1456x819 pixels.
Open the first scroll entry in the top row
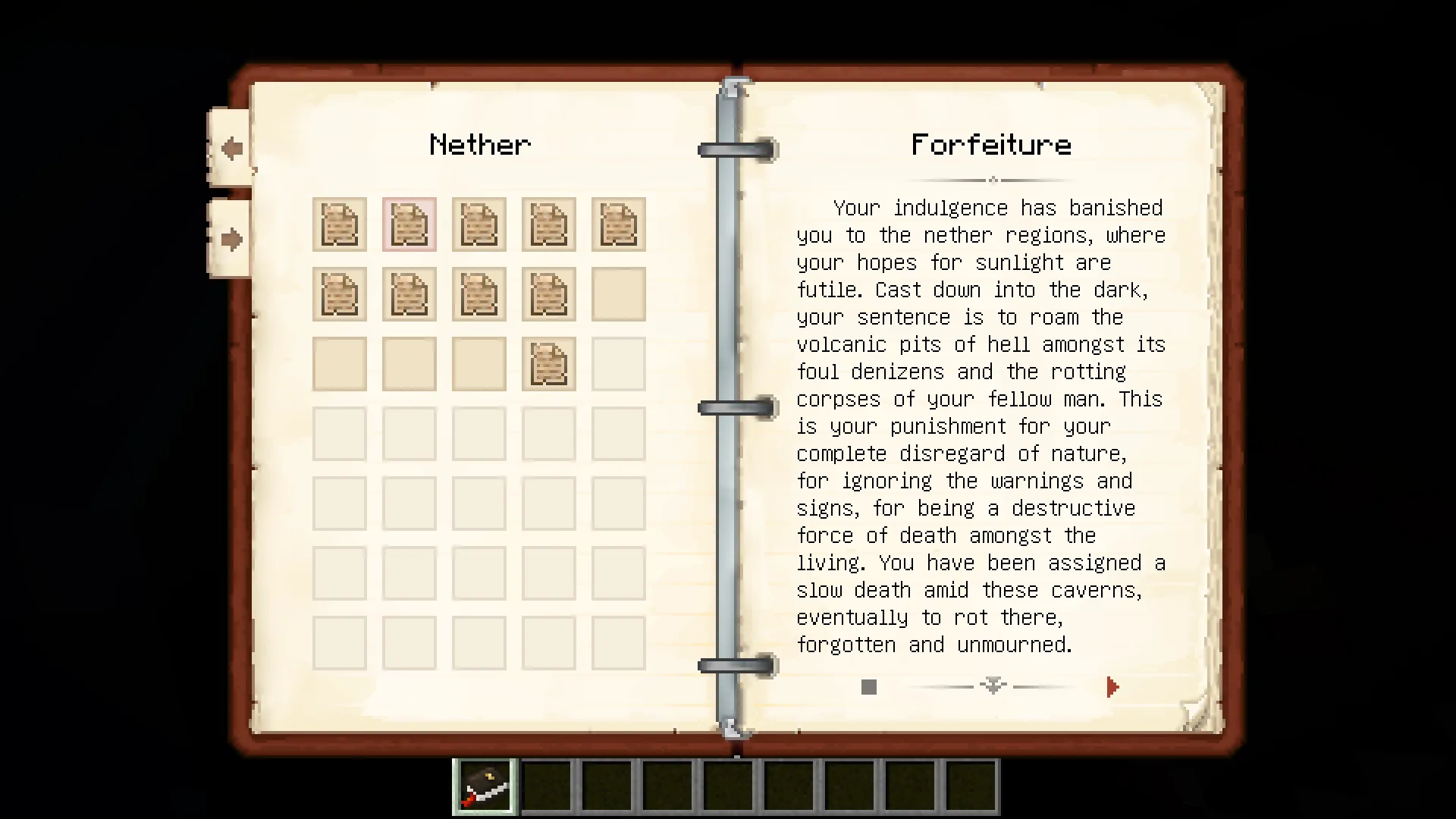click(x=339, y=224)
